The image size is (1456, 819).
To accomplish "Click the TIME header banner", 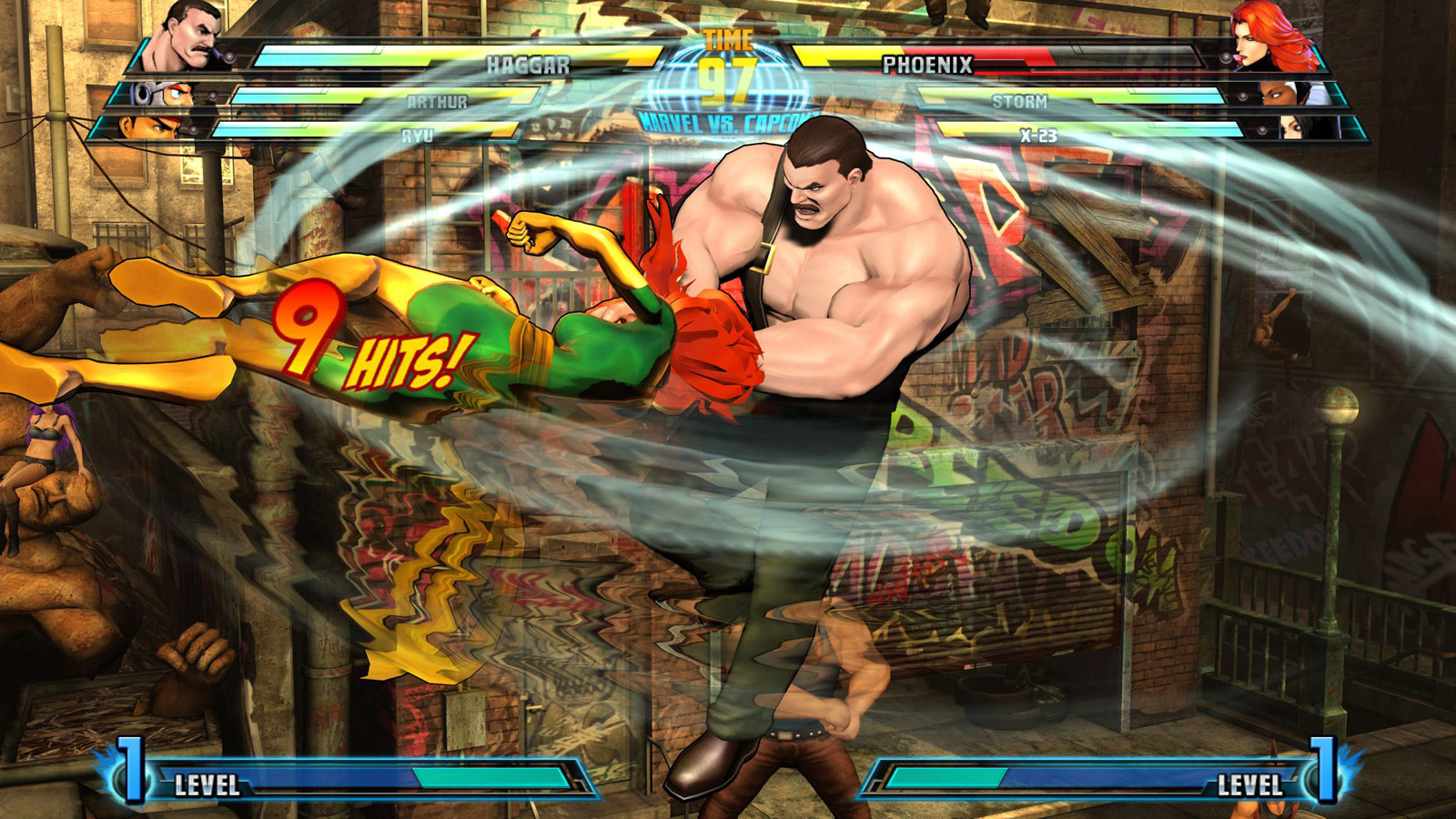I will pyautogui.click(x=728, y=39).
